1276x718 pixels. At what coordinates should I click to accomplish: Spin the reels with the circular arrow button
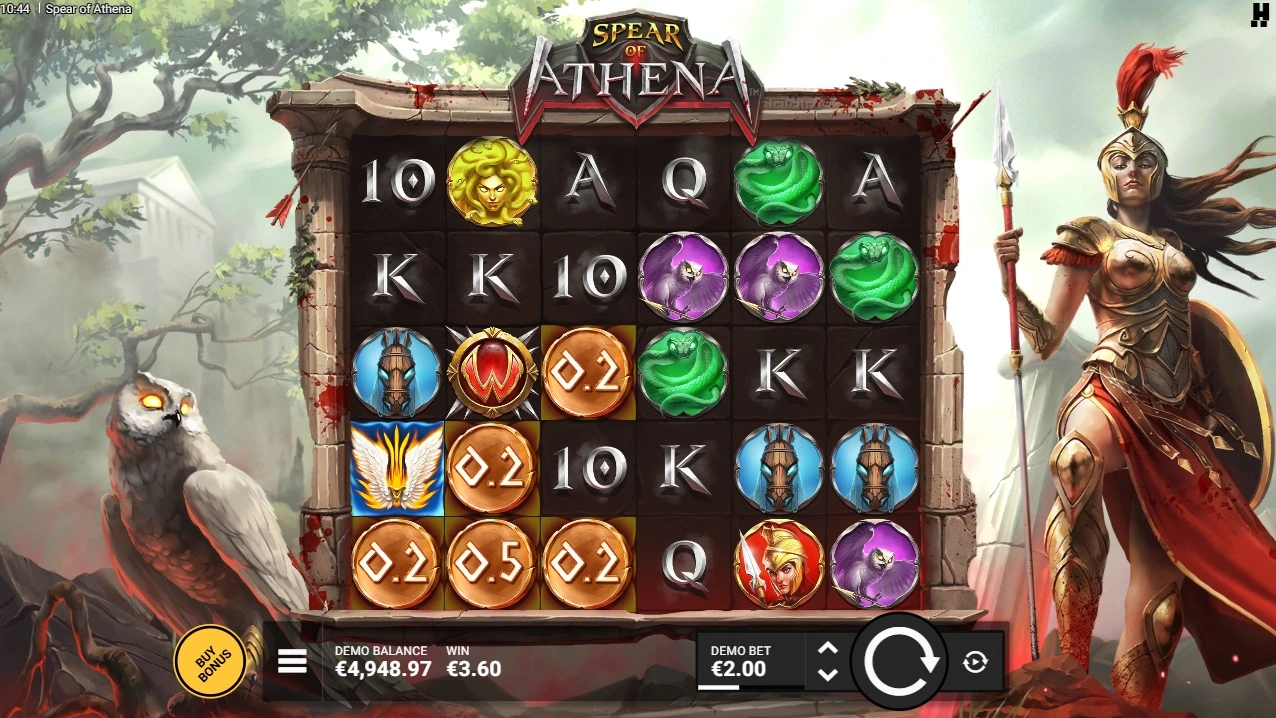(x=901, y=662)
